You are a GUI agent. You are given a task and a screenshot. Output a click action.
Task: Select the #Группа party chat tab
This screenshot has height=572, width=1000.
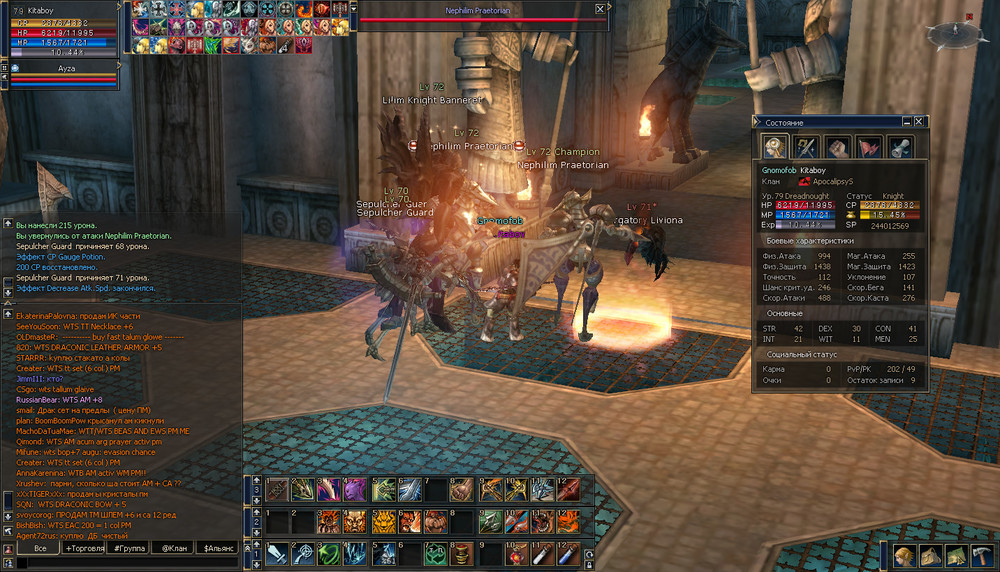(x=128, y=548)
